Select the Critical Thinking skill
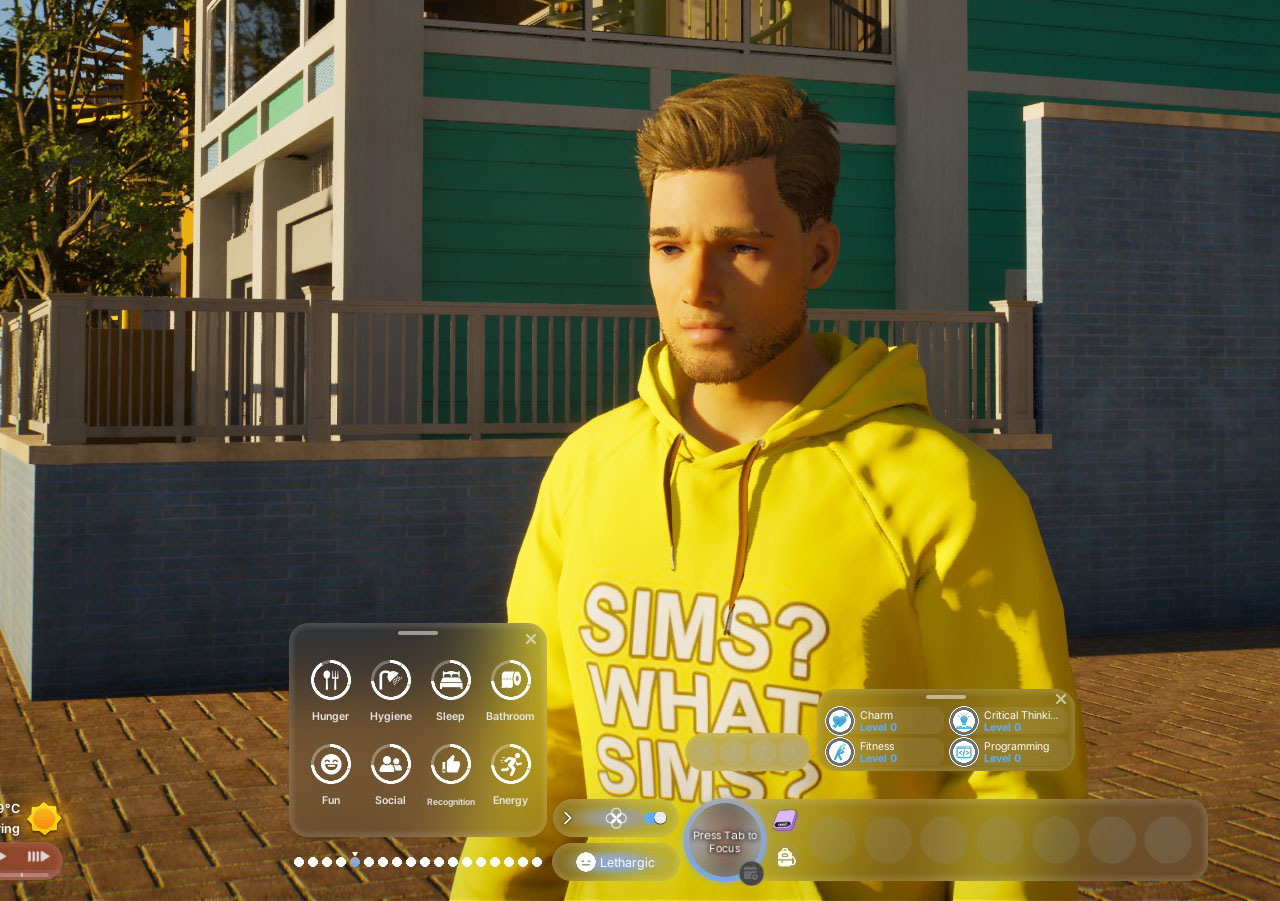The width and height of the screenshot is (1280, 901). point(1007,721)
